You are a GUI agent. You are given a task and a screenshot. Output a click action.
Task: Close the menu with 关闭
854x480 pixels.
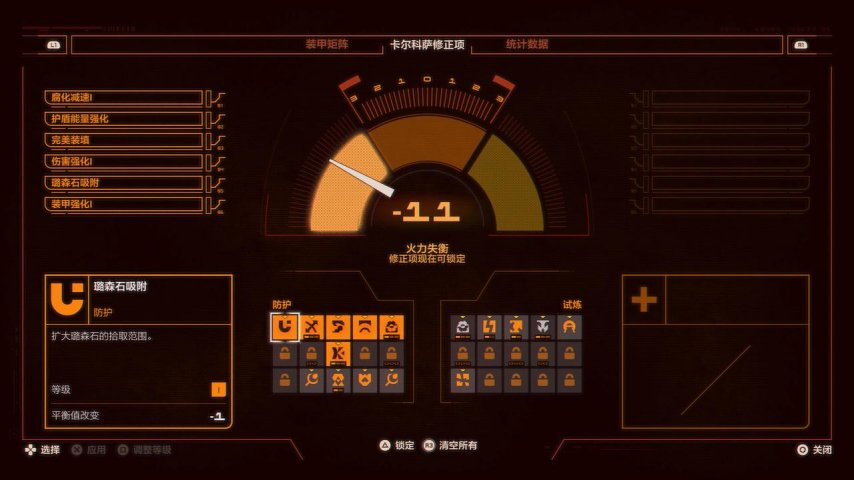coord(814,450)
